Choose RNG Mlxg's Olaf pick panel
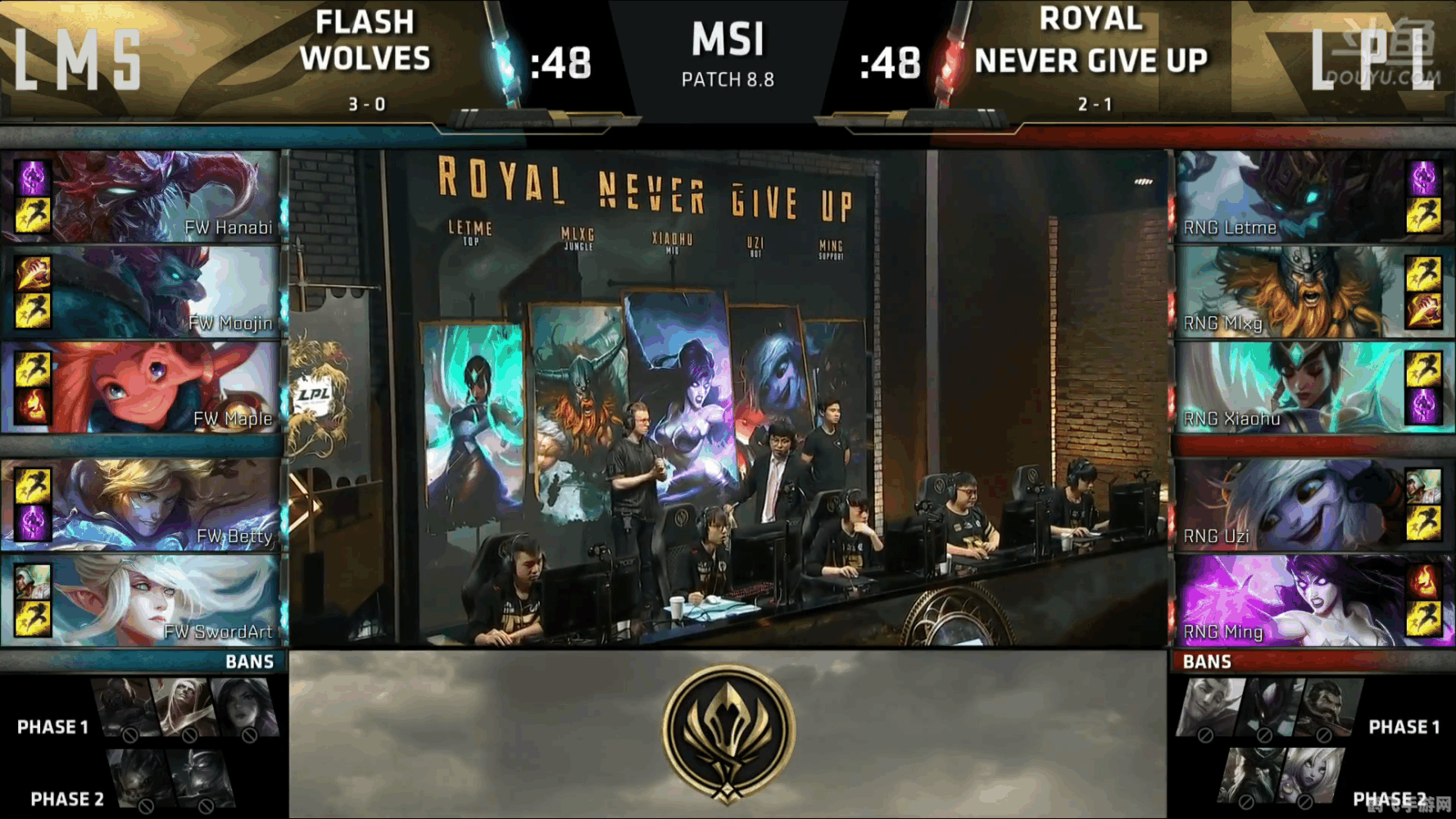This screenshot has width=1456, height=819. pyautogui.click(x=1290, y=292)
